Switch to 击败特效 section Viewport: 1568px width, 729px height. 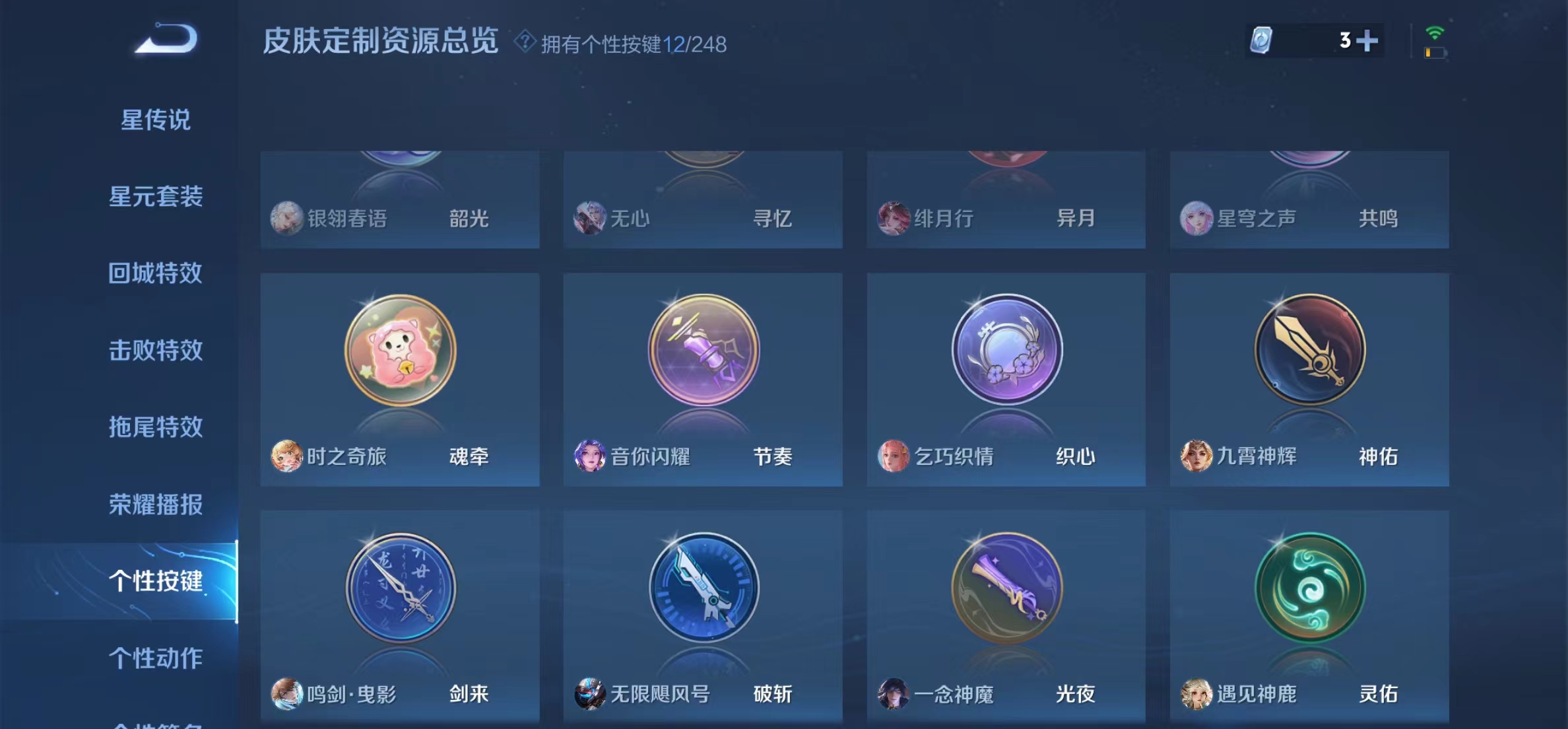[x=155, y=351]
